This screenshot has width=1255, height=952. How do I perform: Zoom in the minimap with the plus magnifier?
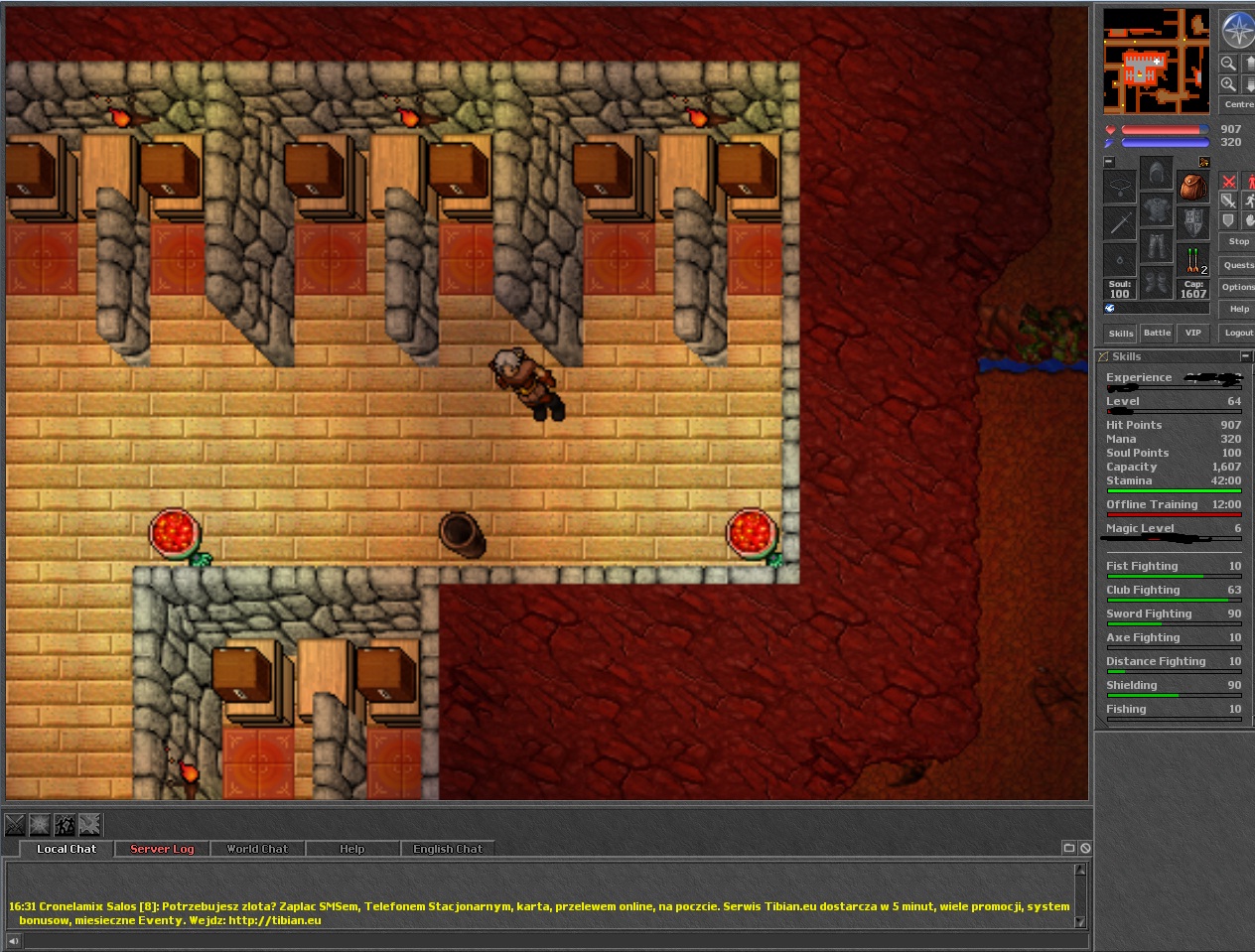(1228, 85)
